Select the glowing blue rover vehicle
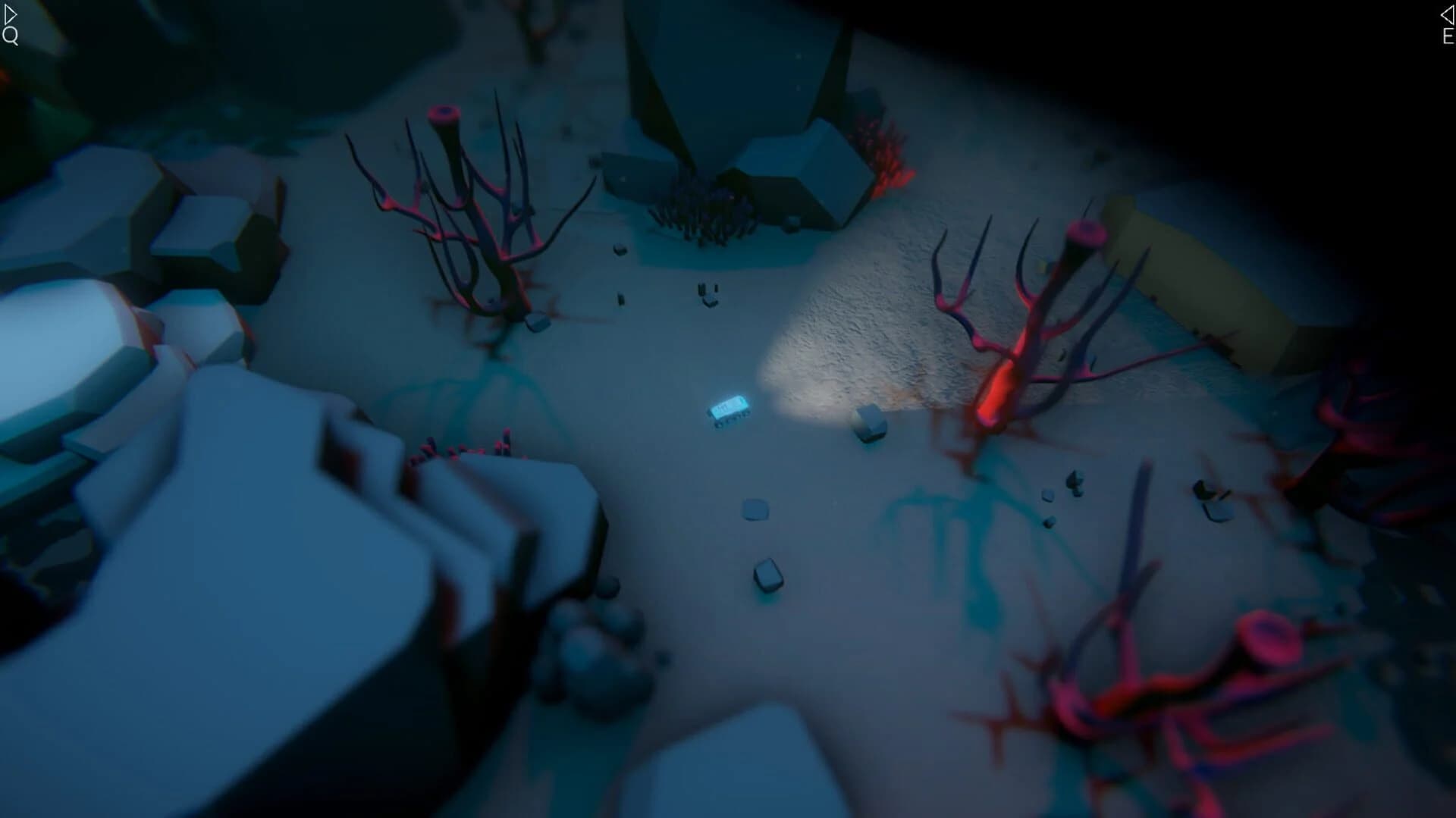The width and height of the screenshot is (1456, 818). (x=726, y=411)
